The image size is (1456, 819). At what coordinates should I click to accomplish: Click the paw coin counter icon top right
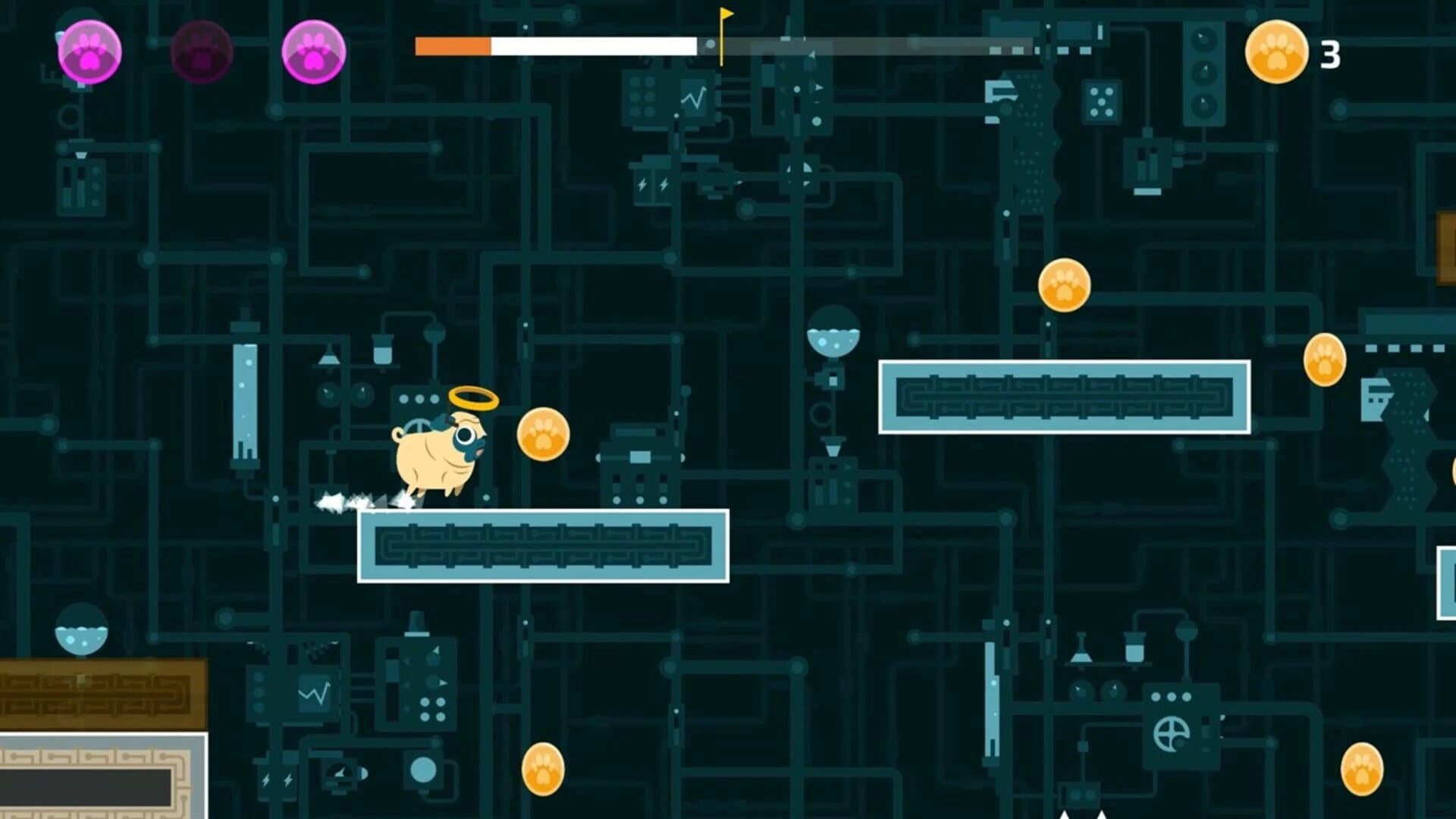(x=1276, y=51)
